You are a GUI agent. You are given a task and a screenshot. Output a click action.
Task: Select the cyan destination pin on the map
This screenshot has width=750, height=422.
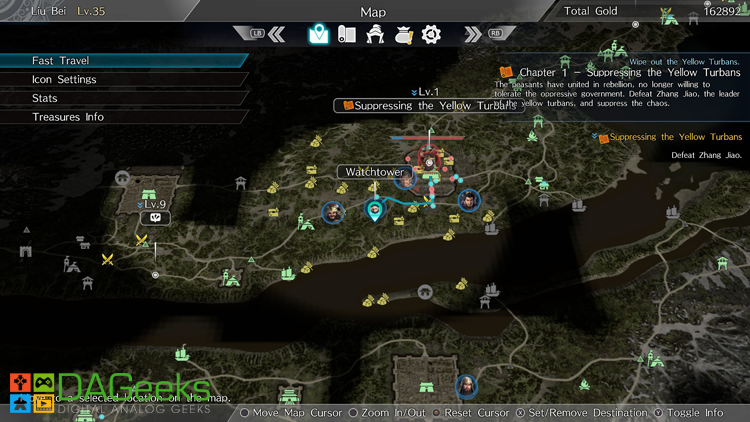tap(375, 209)
